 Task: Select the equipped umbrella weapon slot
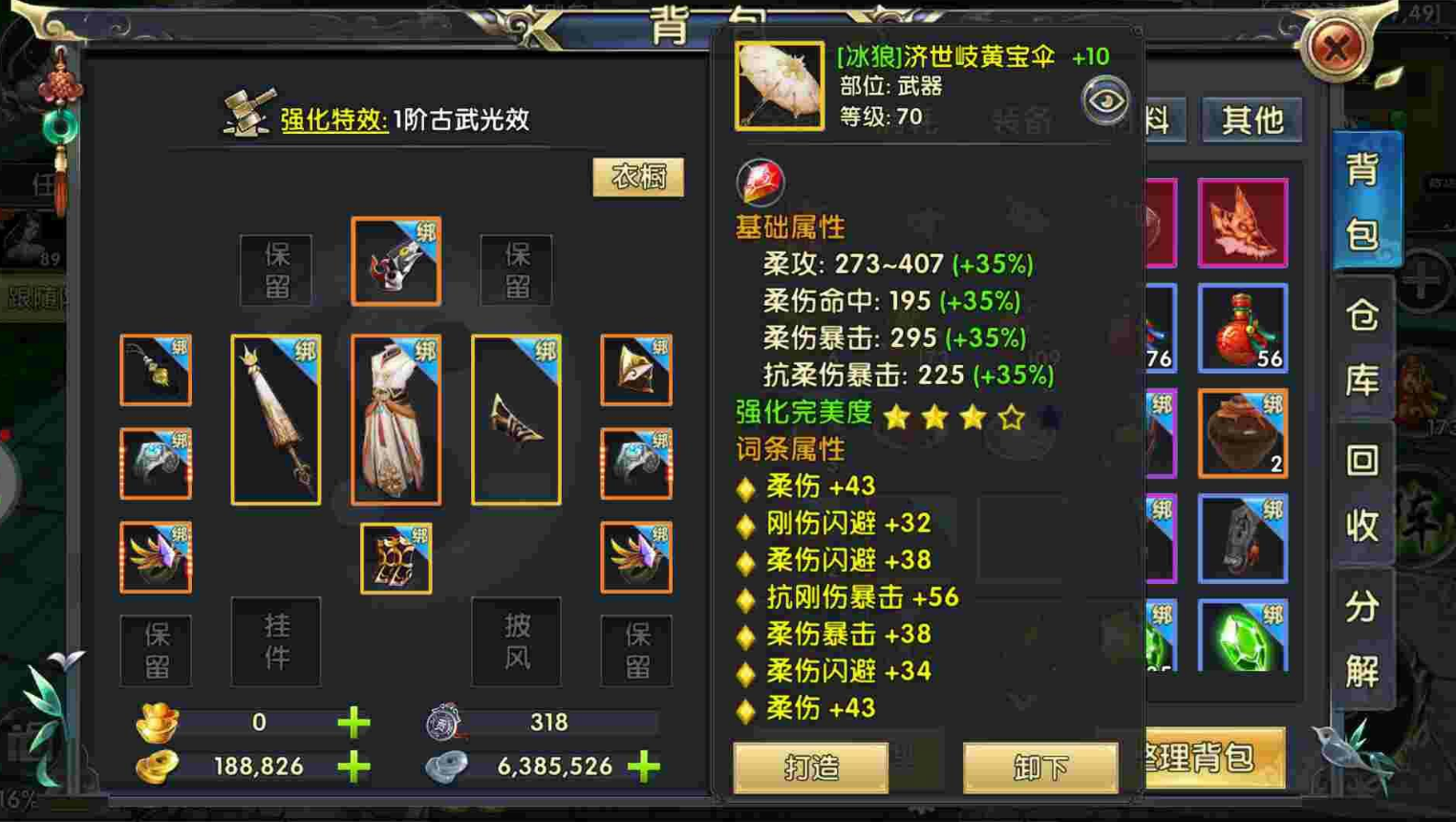(x=276, y=419)
